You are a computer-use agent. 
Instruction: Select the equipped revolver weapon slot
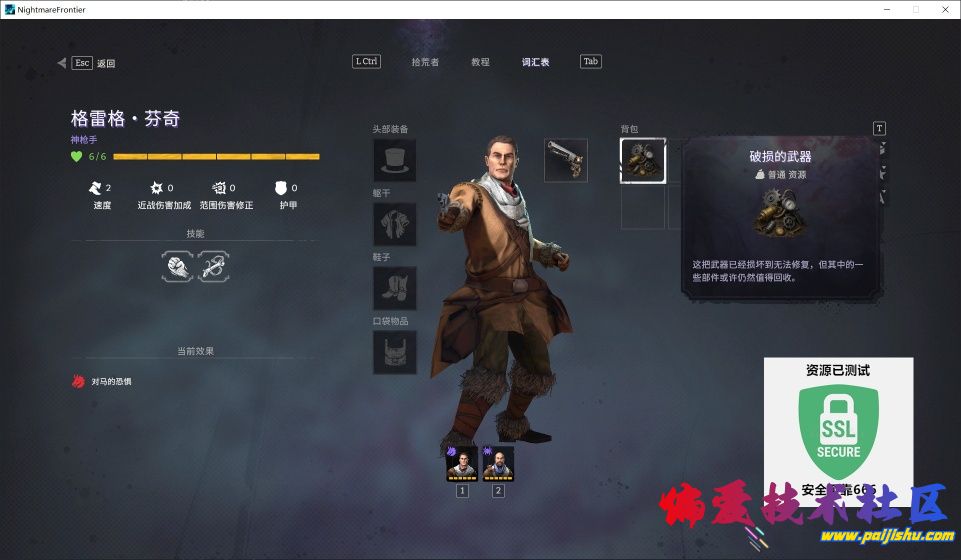point(566,160)
